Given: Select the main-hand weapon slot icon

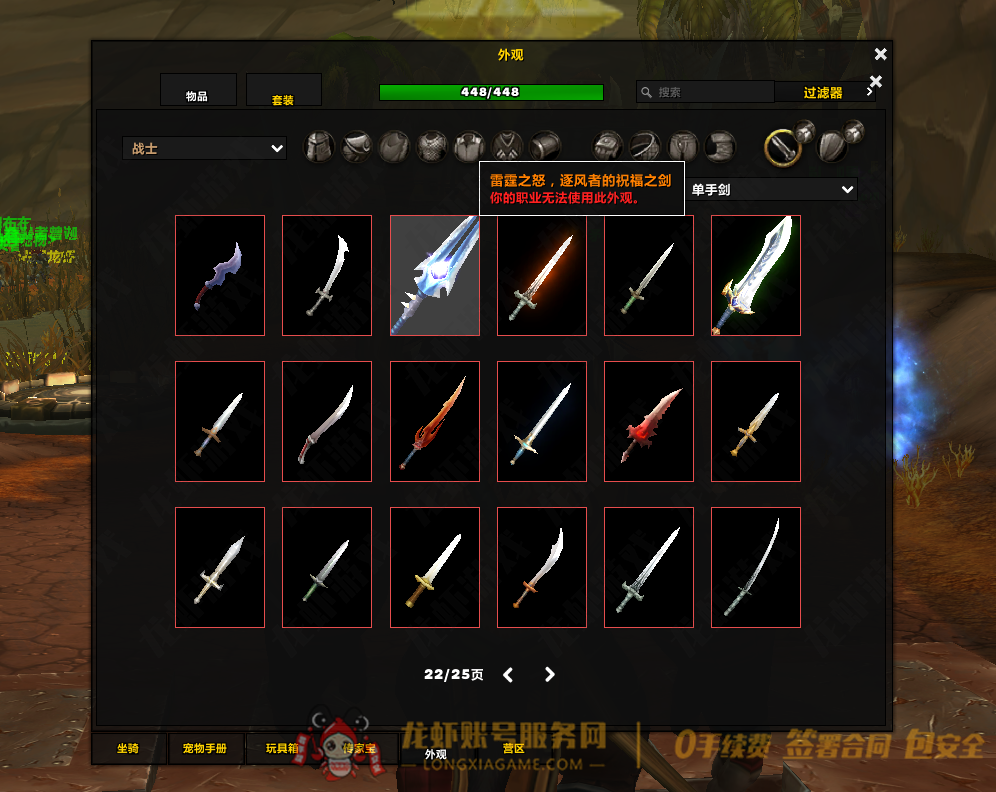Looking at the screenshot, I should tap(782, 148).
